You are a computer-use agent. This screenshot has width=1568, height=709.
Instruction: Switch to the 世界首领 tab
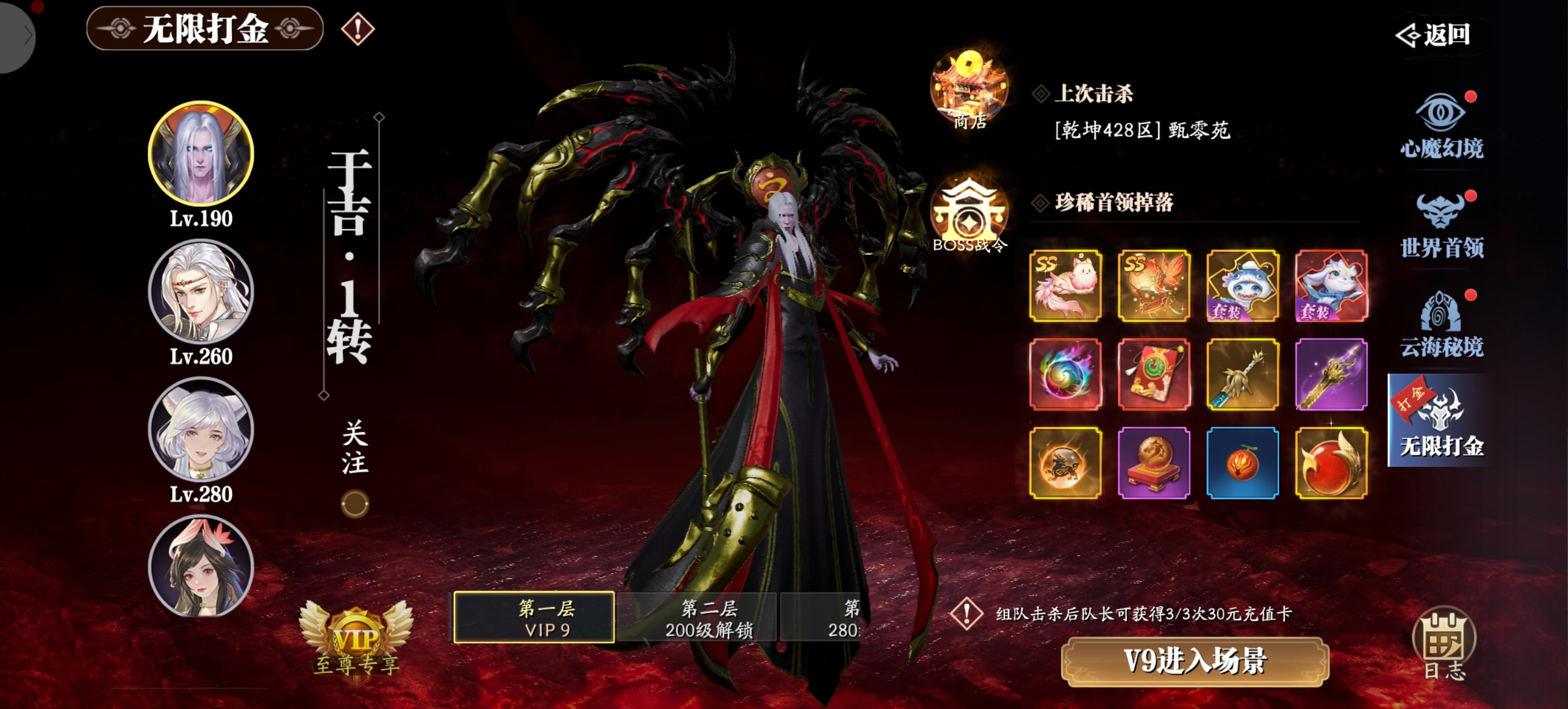(1441, 224)
